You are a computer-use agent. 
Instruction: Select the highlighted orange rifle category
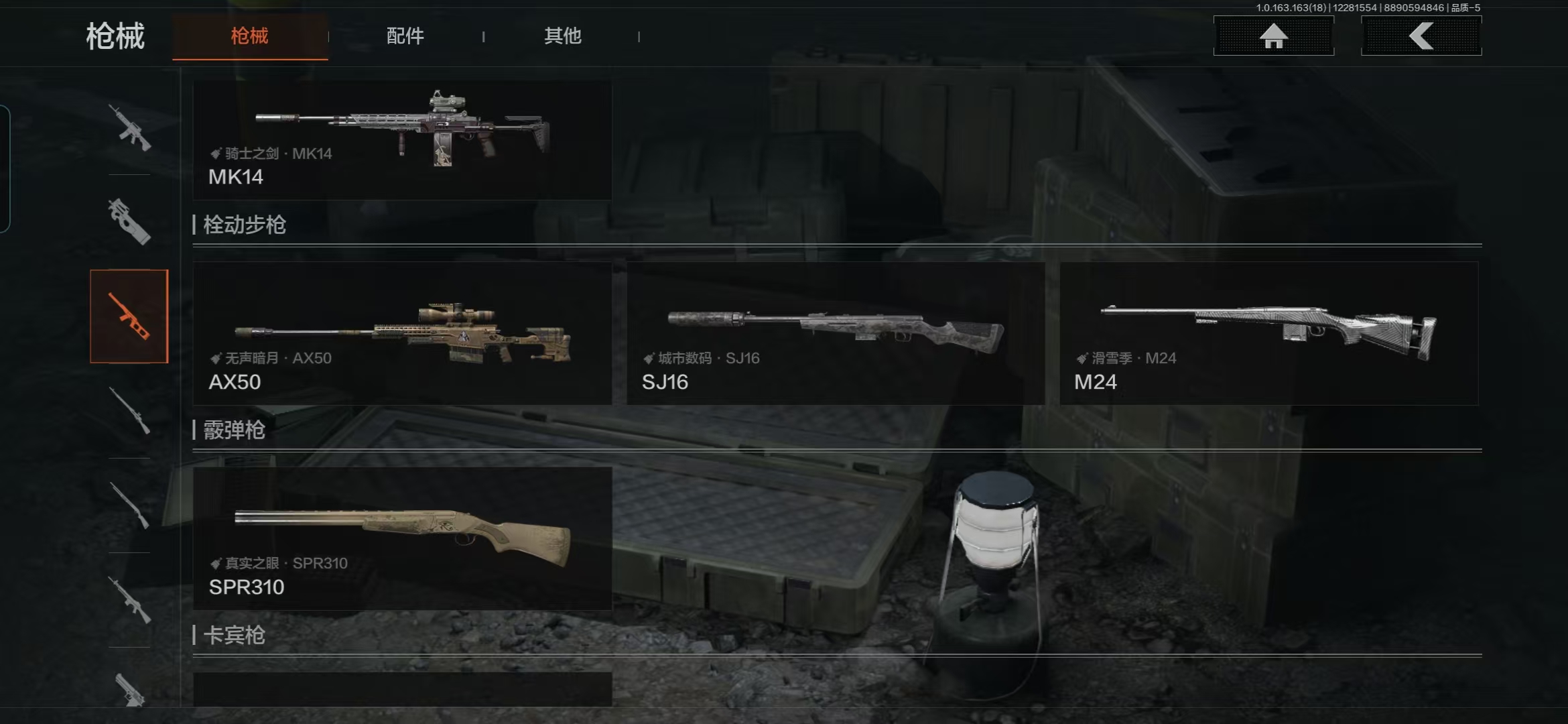coord(129,316)
